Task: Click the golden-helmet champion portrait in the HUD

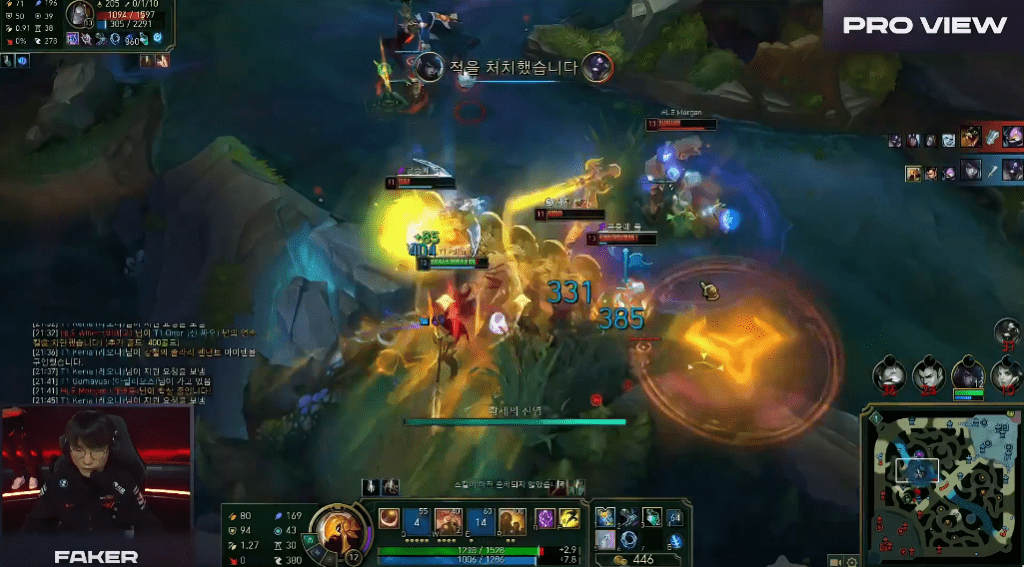Action: [x=341, y=526]
